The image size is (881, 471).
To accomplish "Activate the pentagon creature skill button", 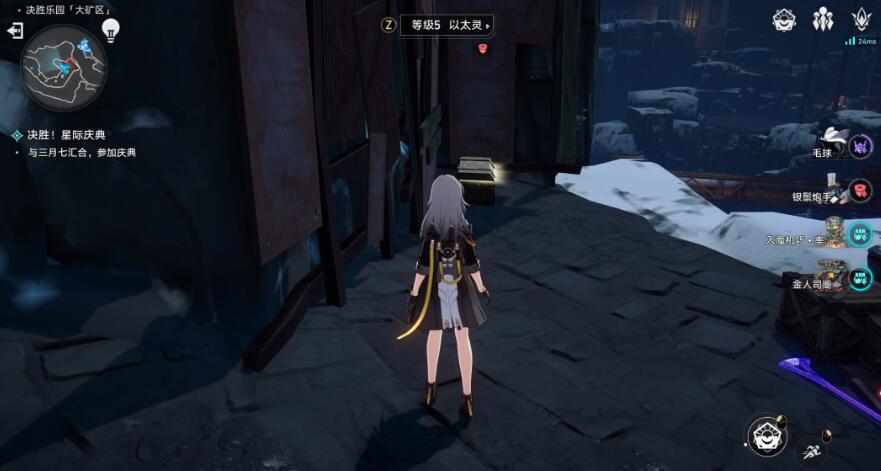I will [x=765, y=435].
